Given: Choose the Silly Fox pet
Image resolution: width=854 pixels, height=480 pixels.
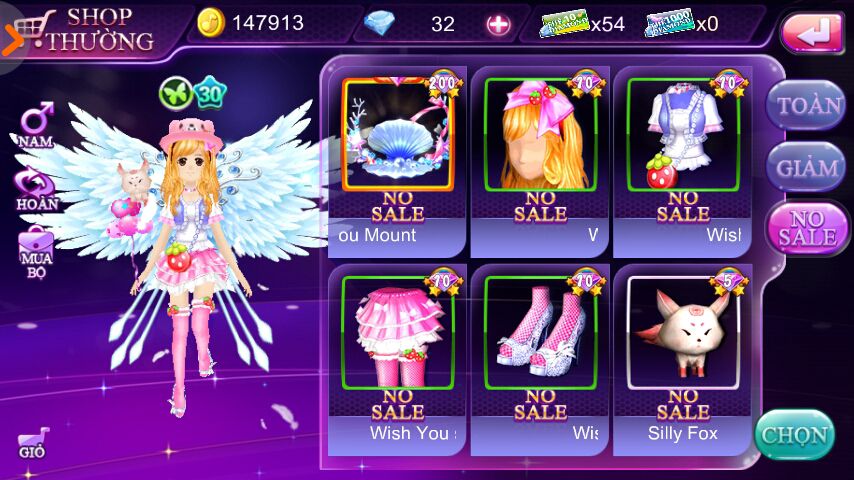Looking at the screenshot, I should pos(682,330).
